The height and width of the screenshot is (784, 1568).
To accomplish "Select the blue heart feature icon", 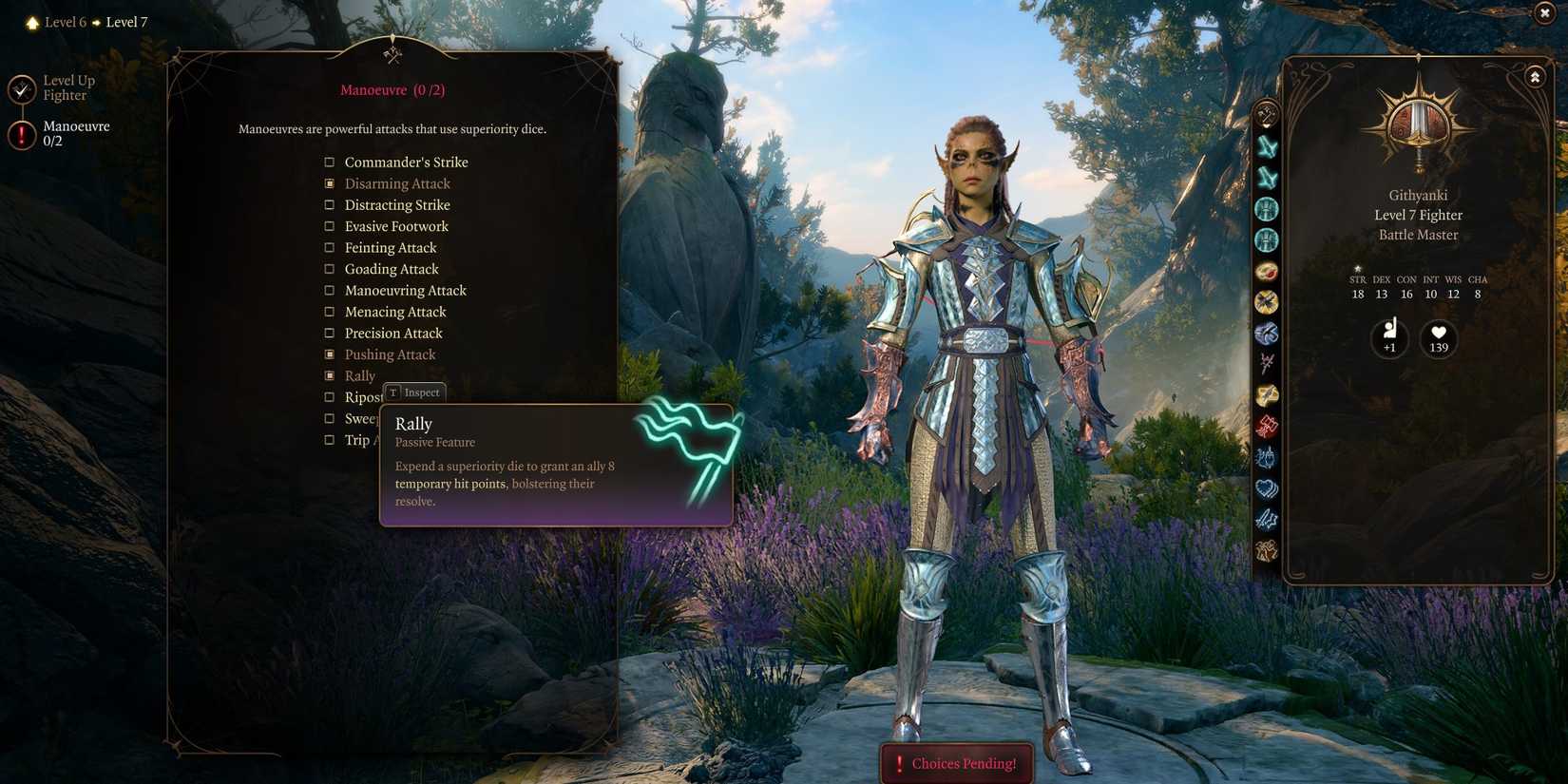I will coord(1267,488).
